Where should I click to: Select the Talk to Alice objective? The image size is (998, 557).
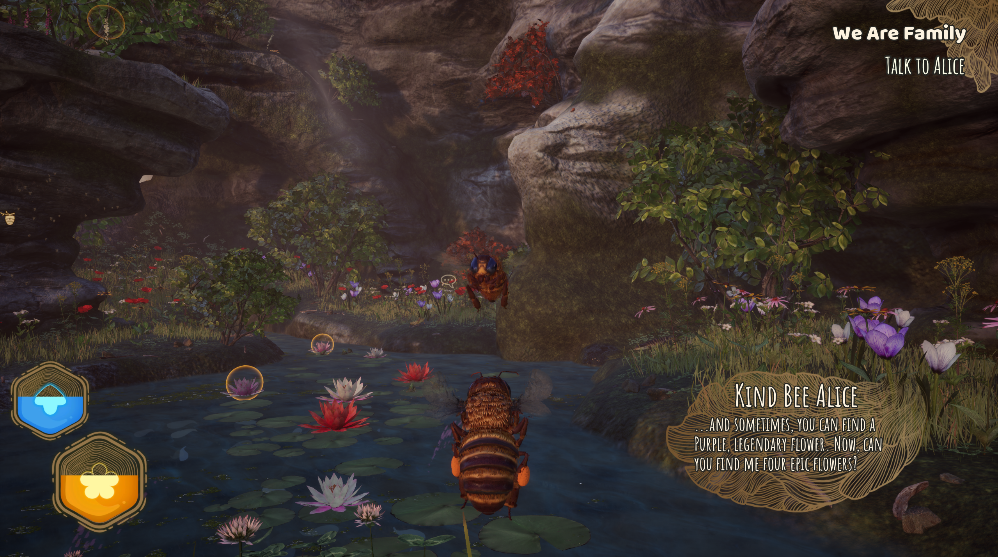click(924, 66)
